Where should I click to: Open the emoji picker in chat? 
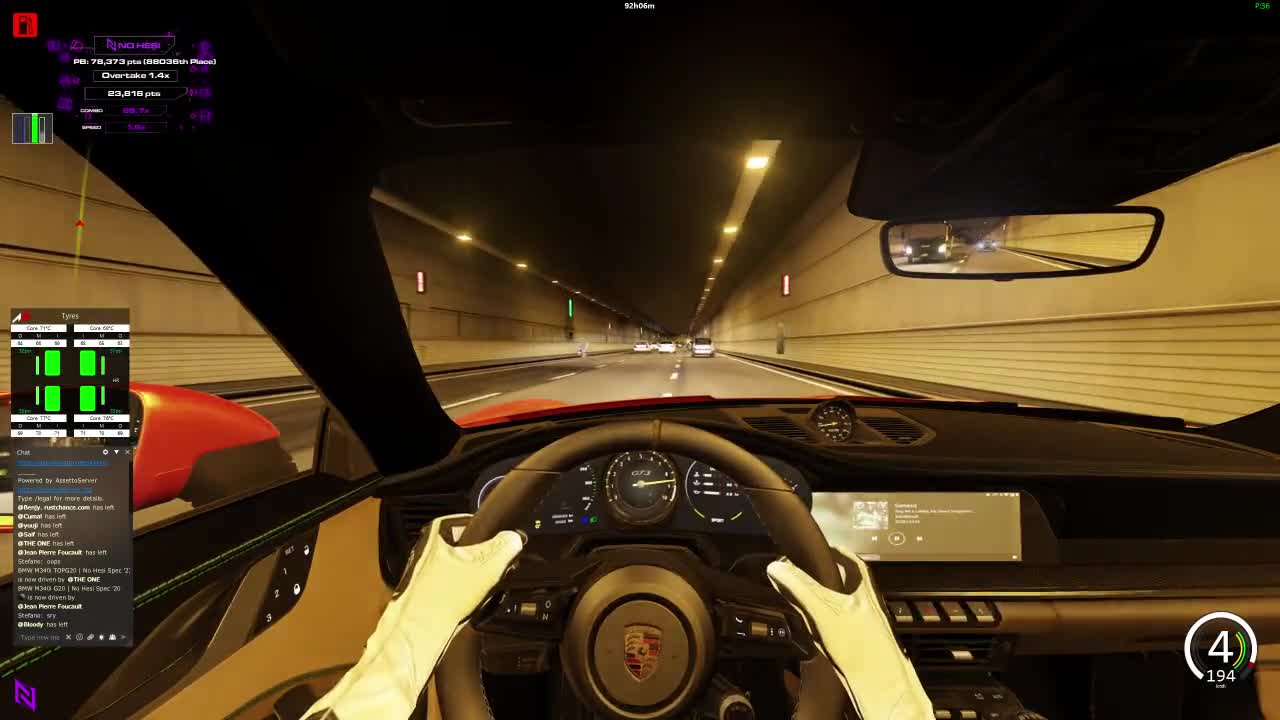click(x=79, y=637)
